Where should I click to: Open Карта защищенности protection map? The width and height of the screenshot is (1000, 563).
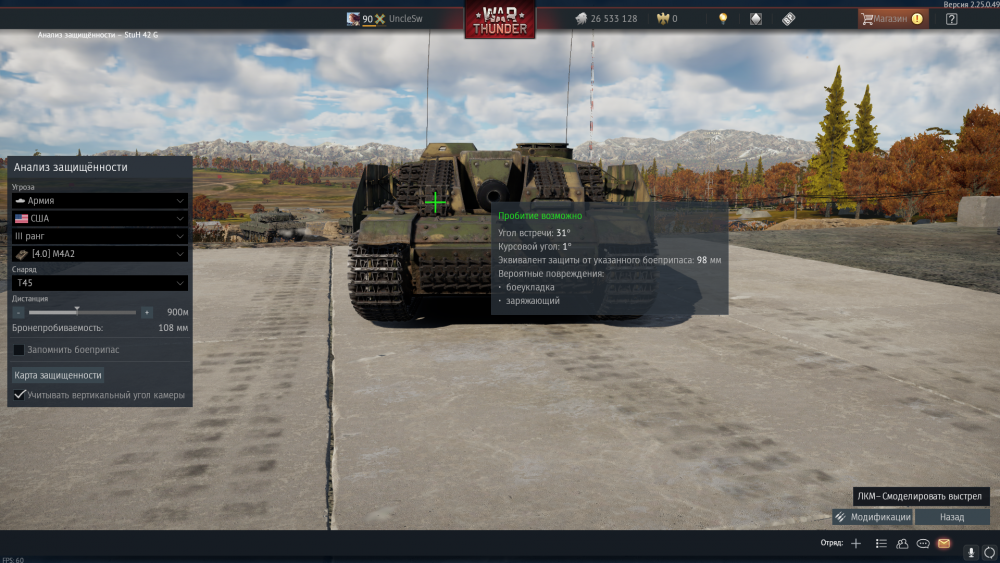click(58, 375)
